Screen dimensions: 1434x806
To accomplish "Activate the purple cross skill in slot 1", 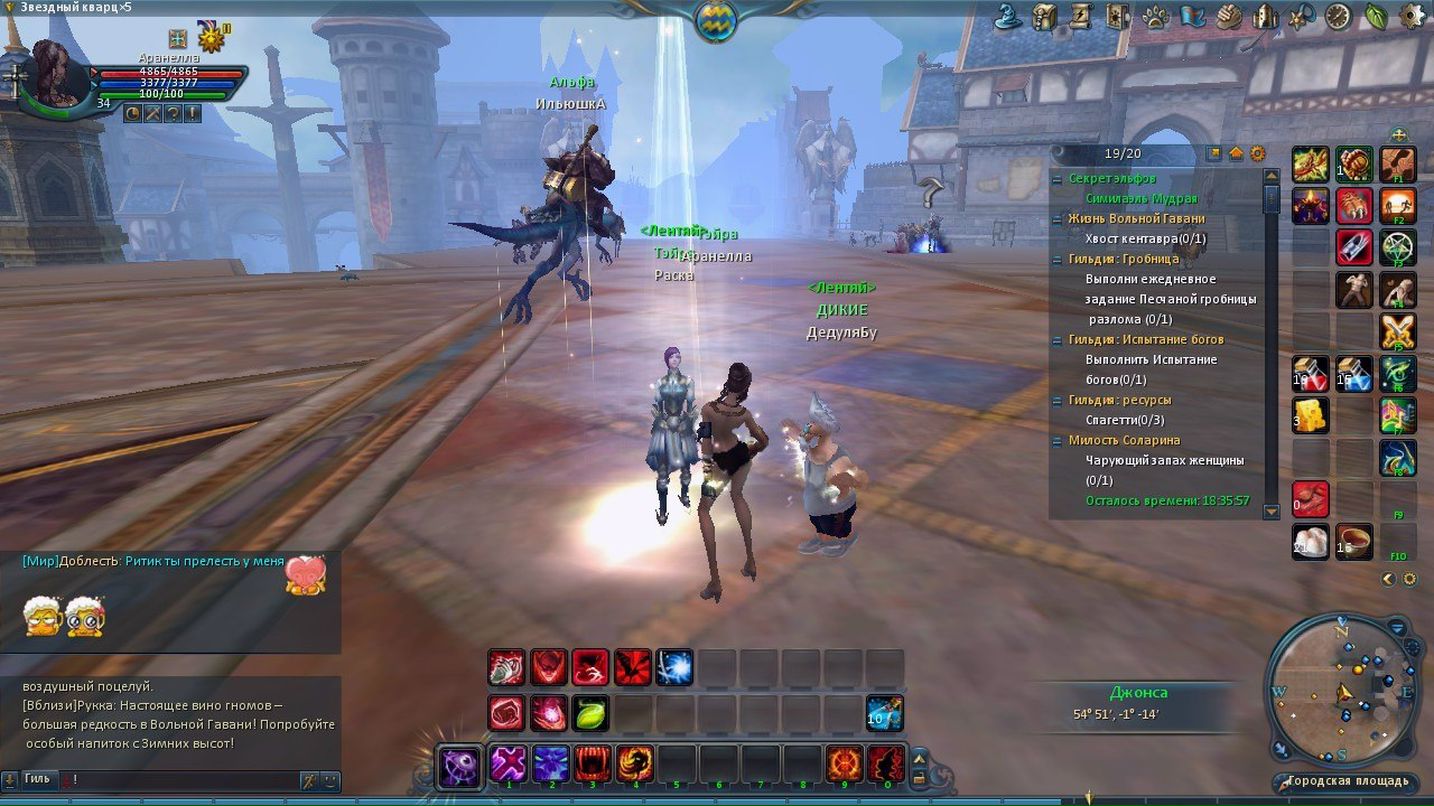I will [508, 765].
